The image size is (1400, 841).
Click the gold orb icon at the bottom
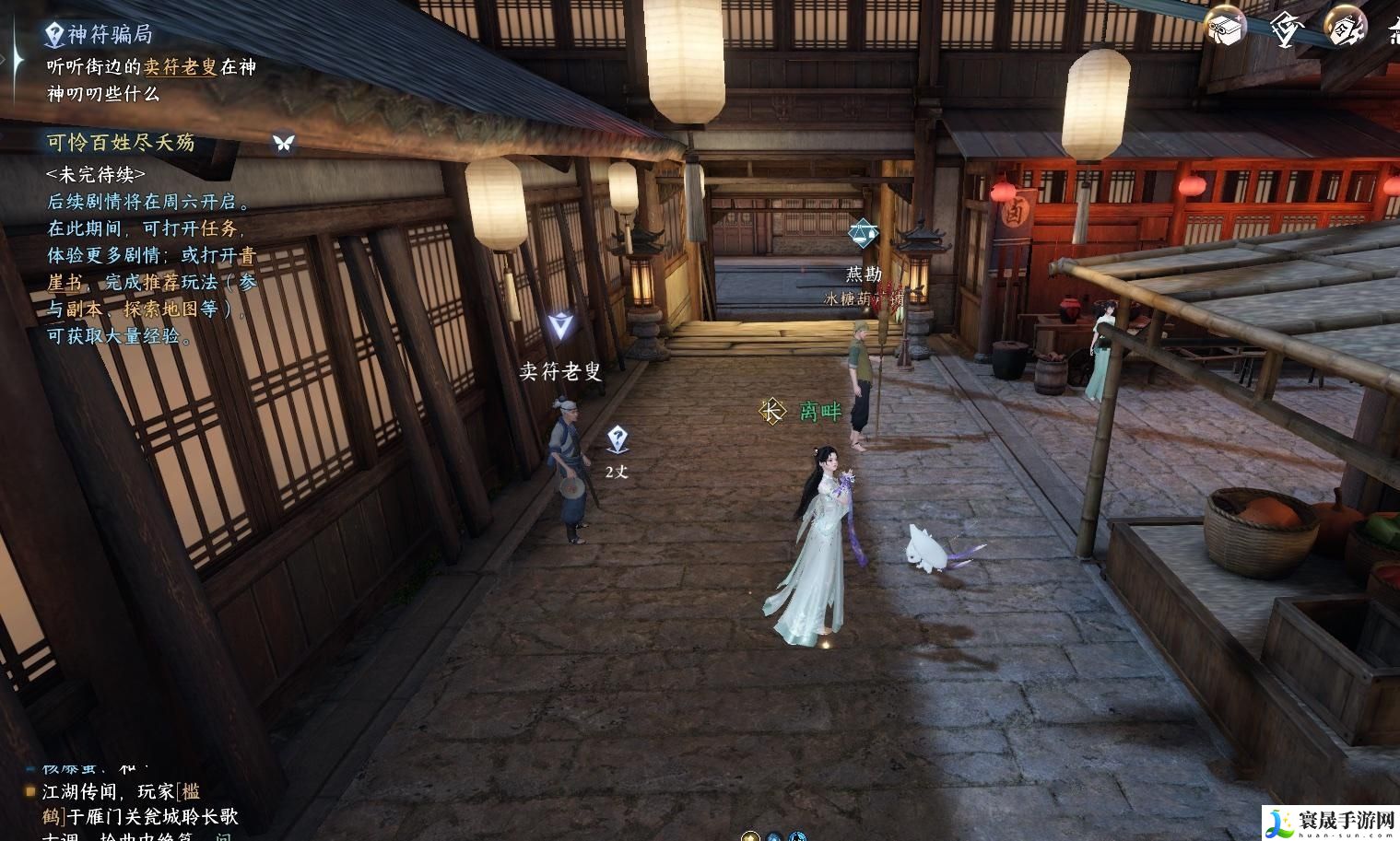(750, 836)
